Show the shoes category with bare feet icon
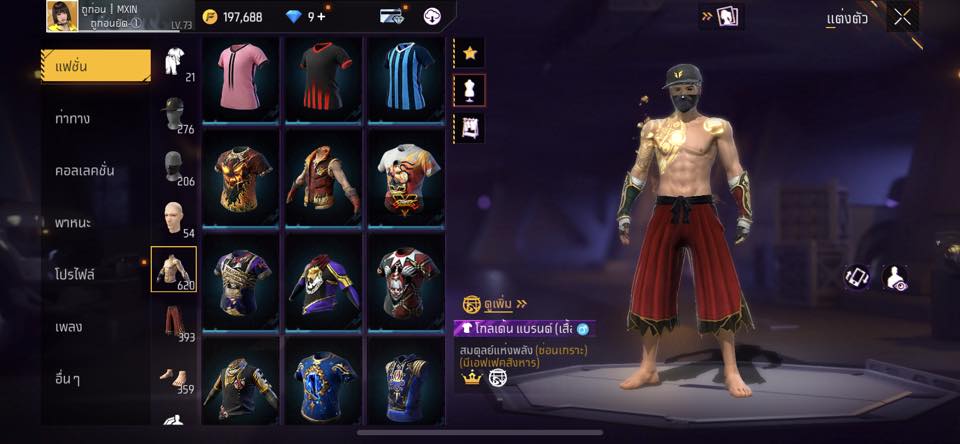 click(x=174, y=378)
